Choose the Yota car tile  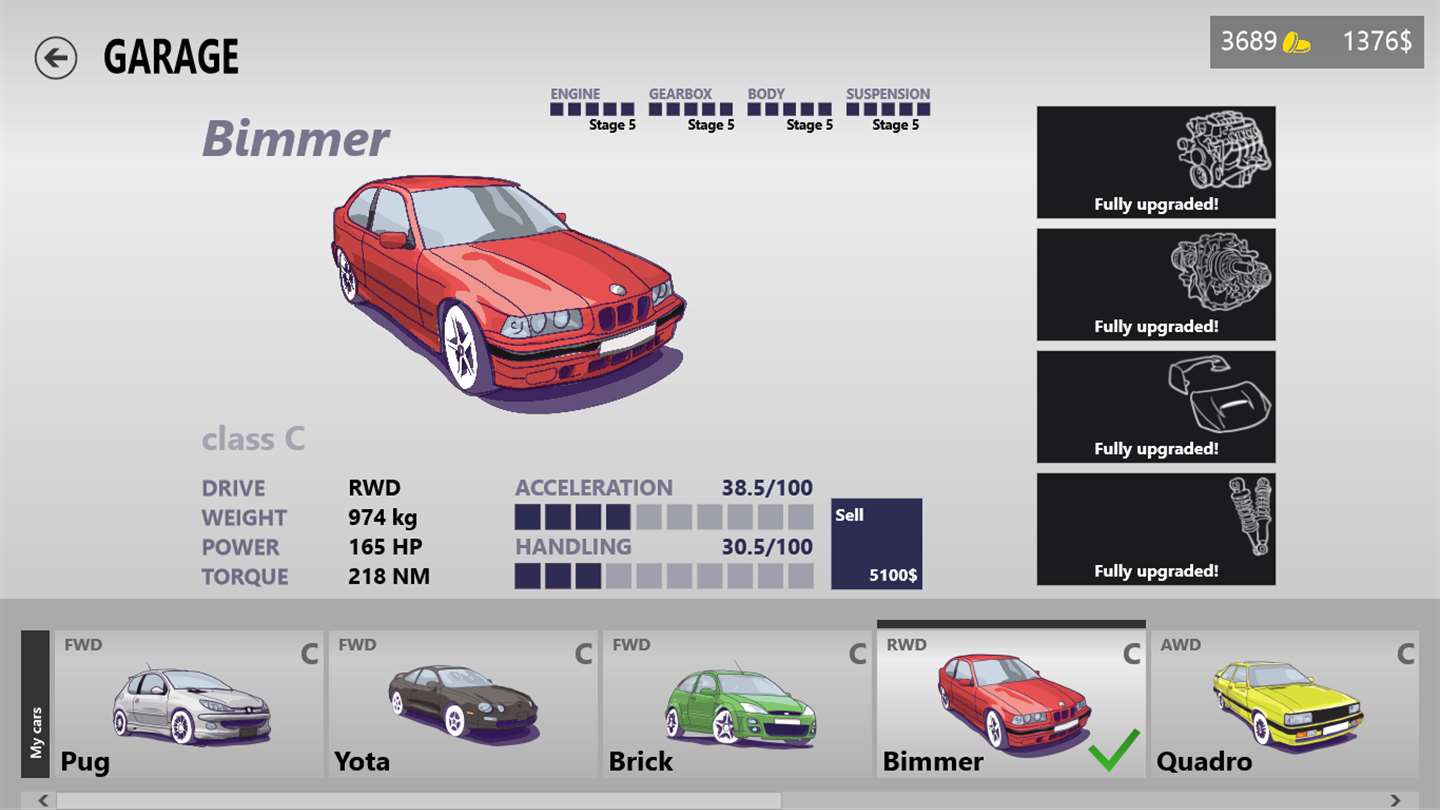pos(462,704)
